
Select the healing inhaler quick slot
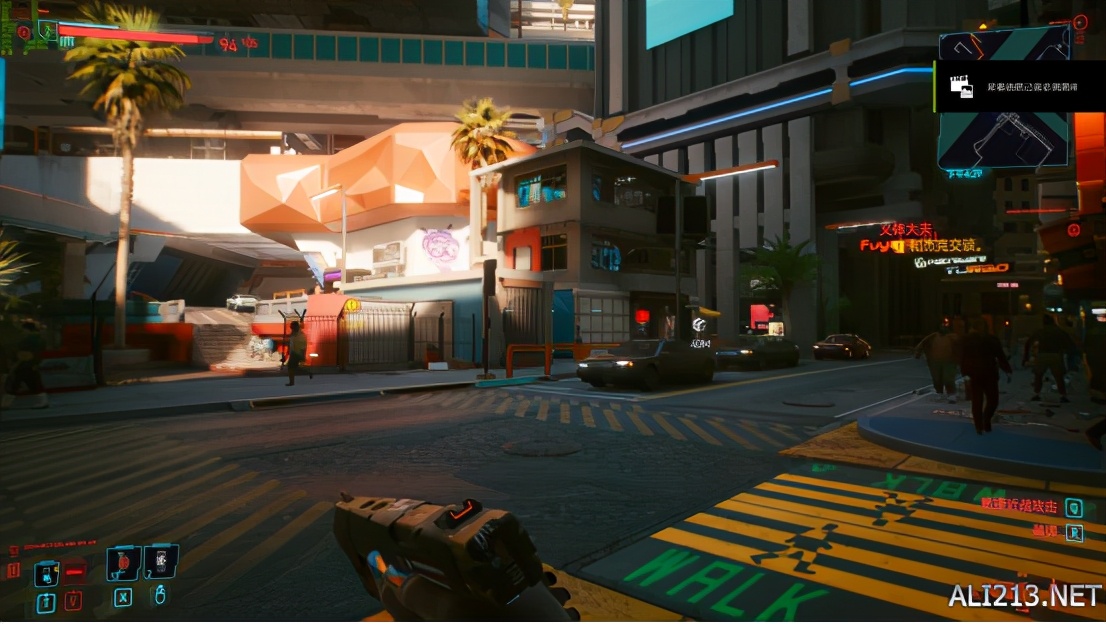coord(47,573)
